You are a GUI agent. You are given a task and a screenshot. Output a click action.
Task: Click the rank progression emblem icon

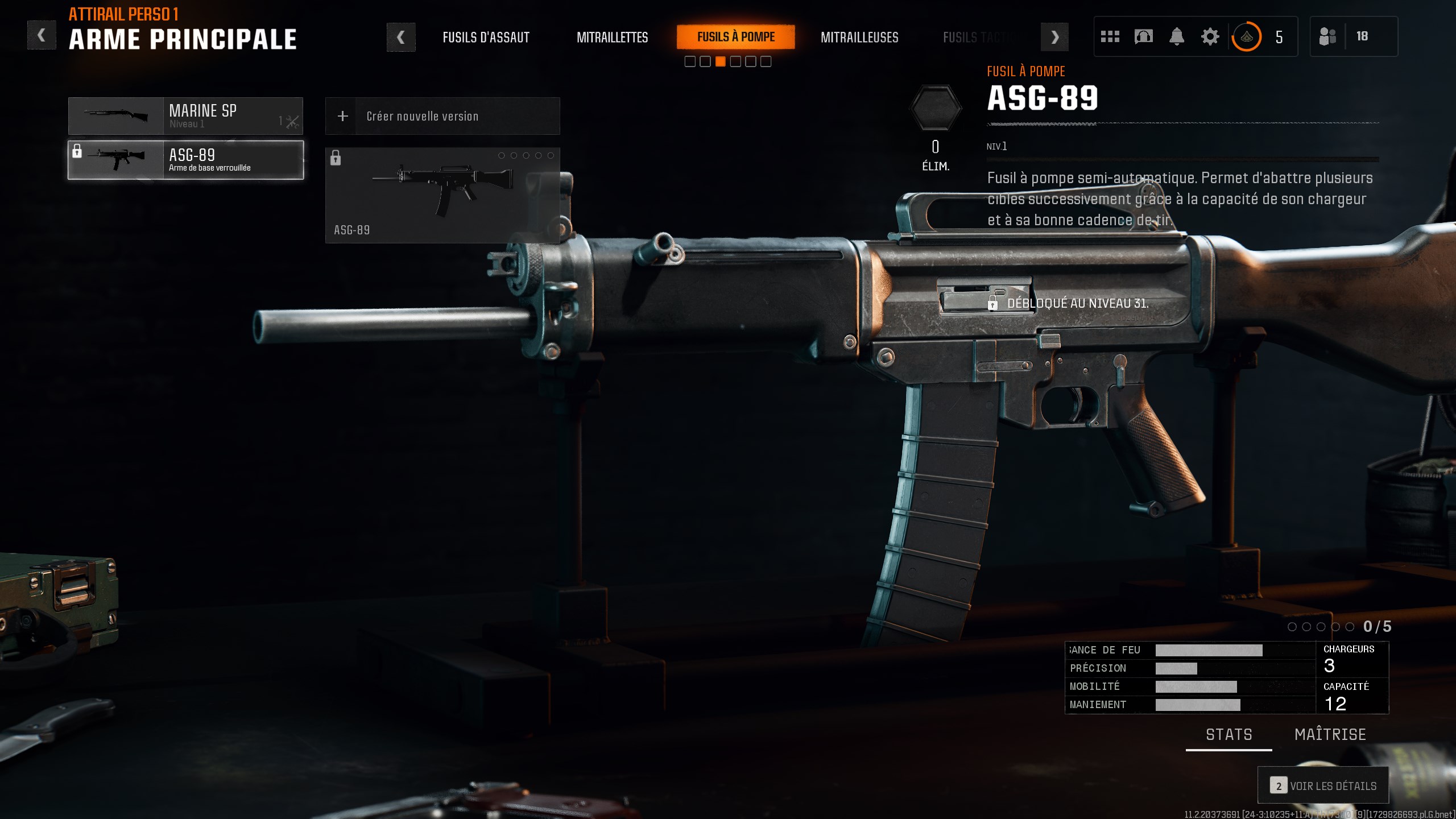click(x=1246, y=36)
